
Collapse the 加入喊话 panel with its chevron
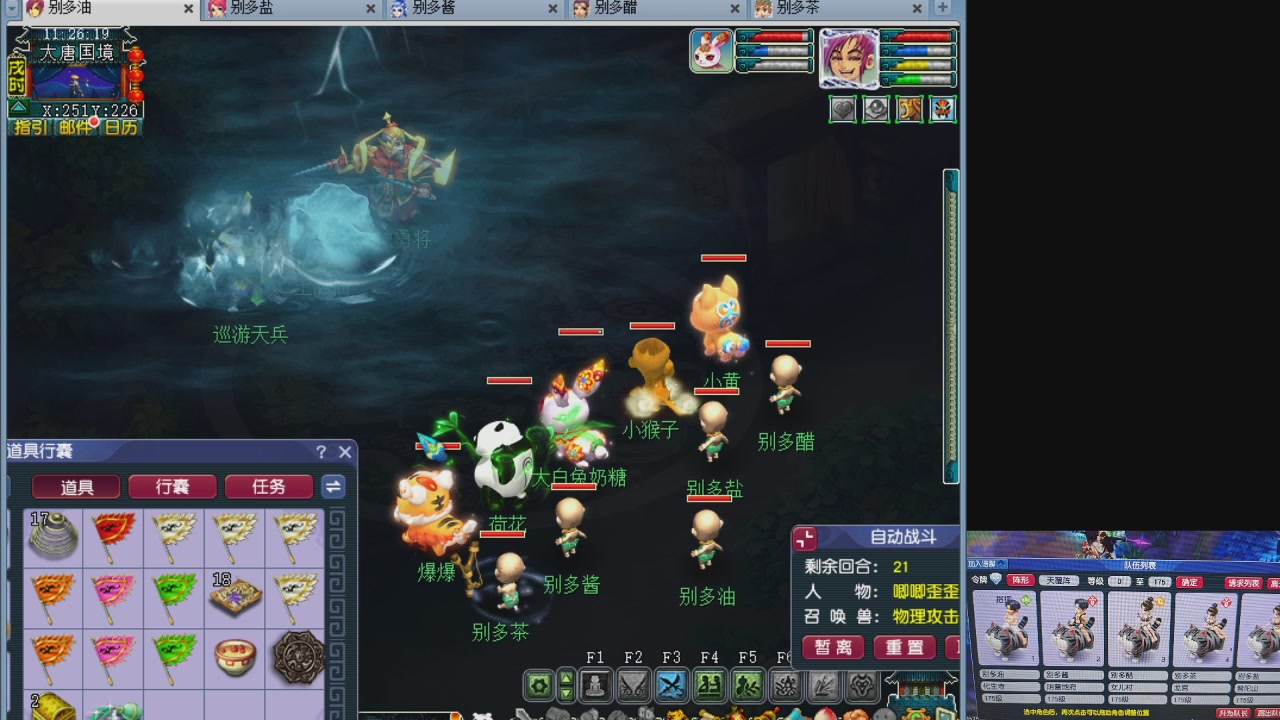(1000, 564)
